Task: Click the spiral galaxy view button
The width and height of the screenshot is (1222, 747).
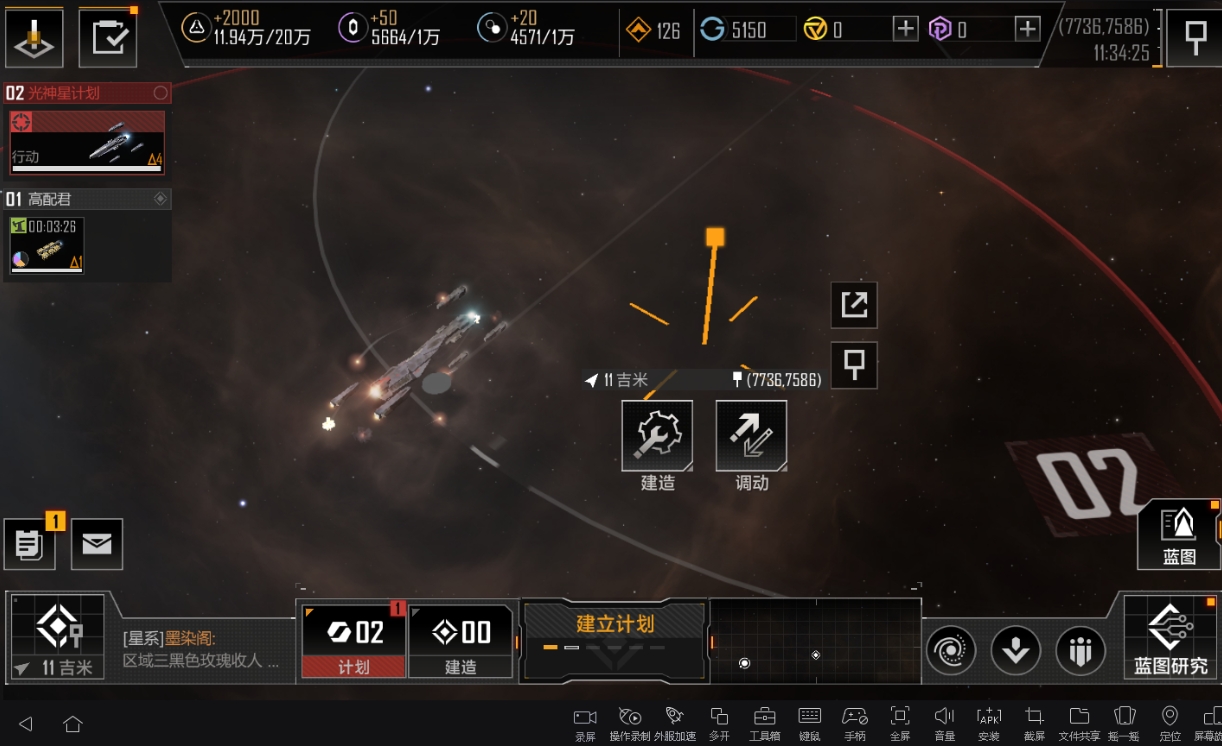Action: 950,651
